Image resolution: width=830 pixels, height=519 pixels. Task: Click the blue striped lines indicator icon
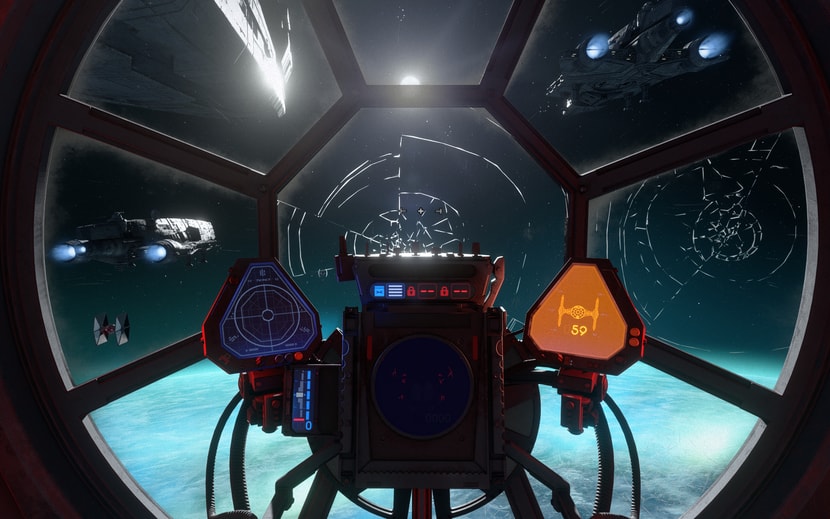(395, 291)
